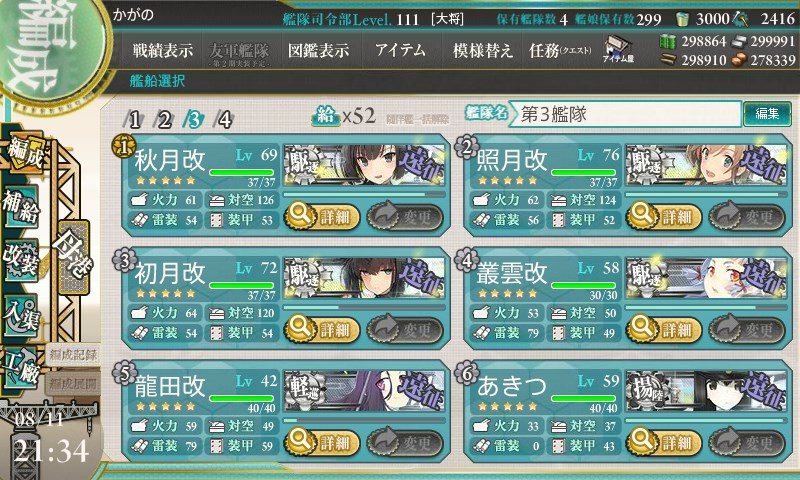The width and height of the screenshot is (800, 480).
Task: Open the アイテム items menu
Action: (x=400, y=50)
